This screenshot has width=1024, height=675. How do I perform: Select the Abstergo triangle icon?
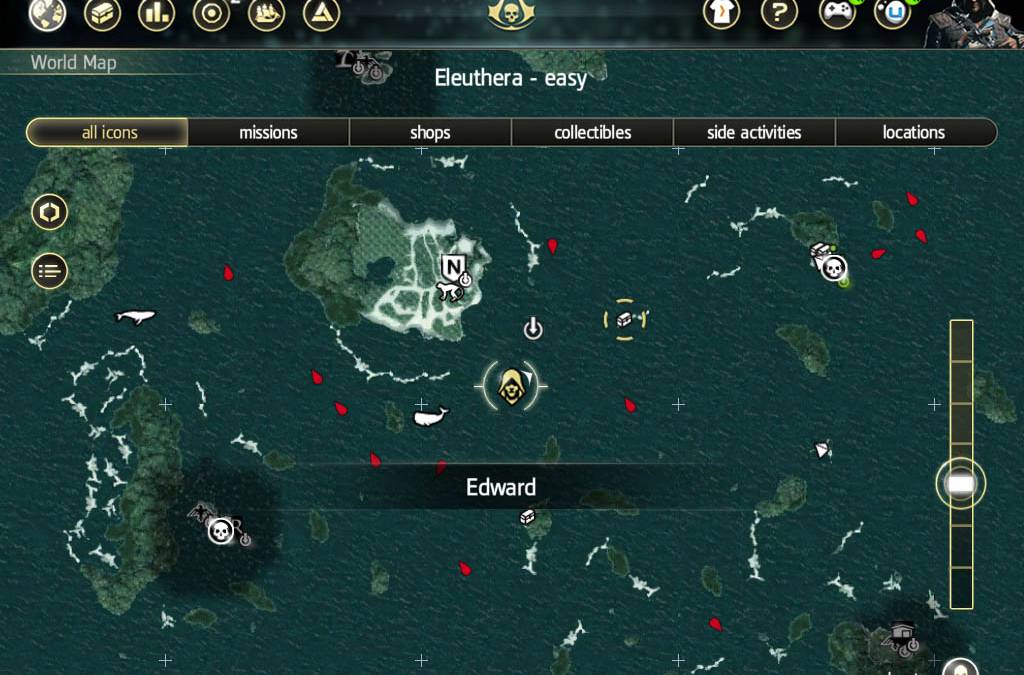(x=321, y=14)
